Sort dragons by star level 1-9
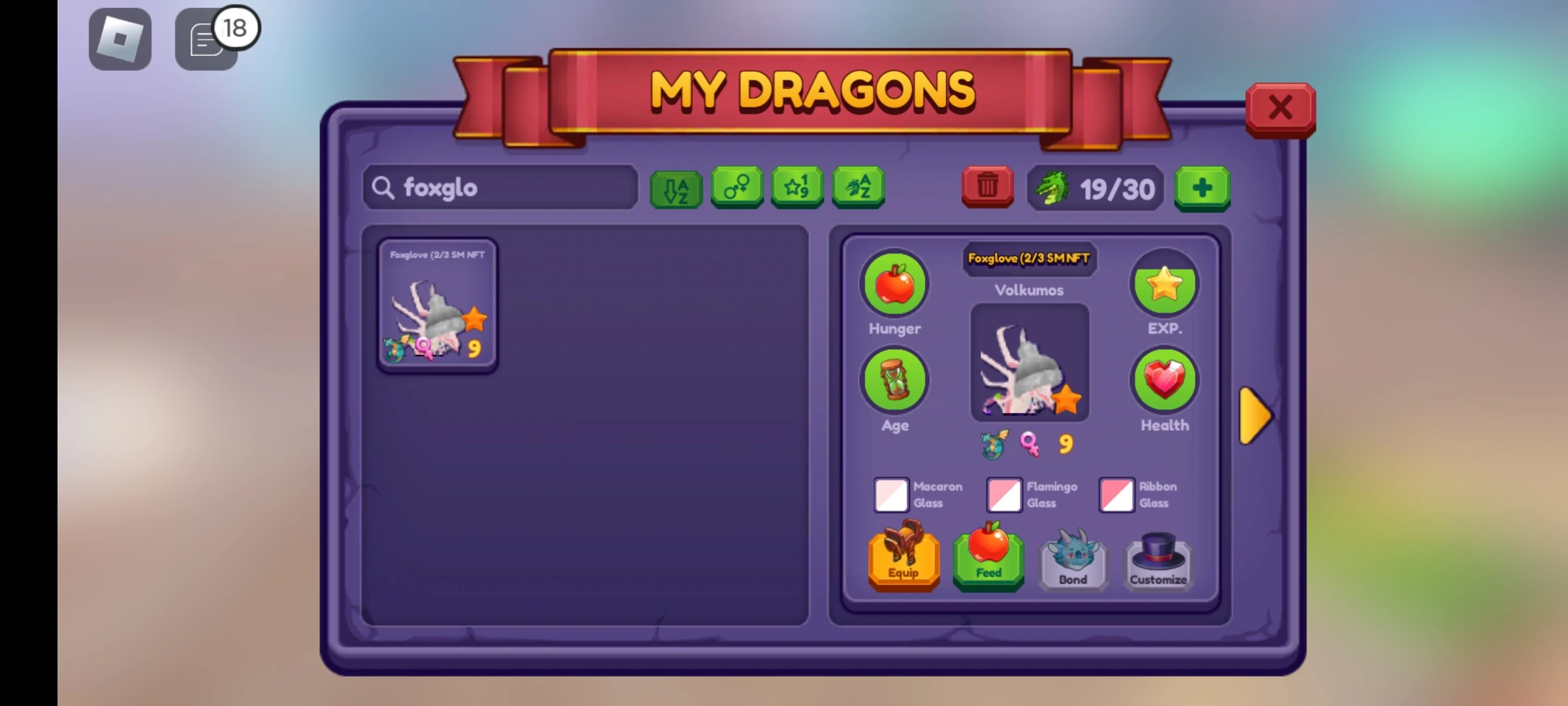This screenshot has width=1568, height=706. [797, 188]
